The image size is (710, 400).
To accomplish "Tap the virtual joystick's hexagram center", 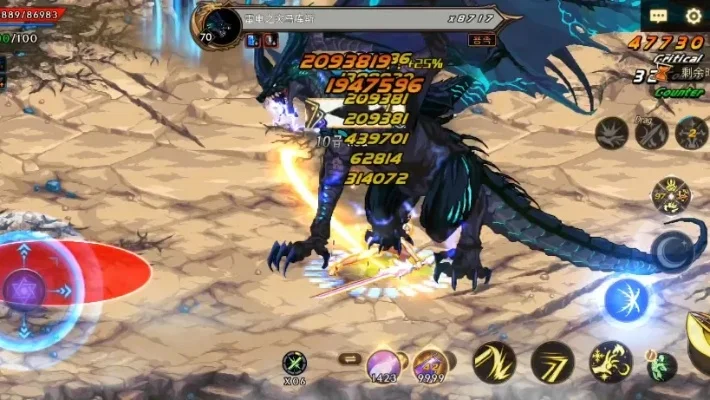I will click(24, 290).
